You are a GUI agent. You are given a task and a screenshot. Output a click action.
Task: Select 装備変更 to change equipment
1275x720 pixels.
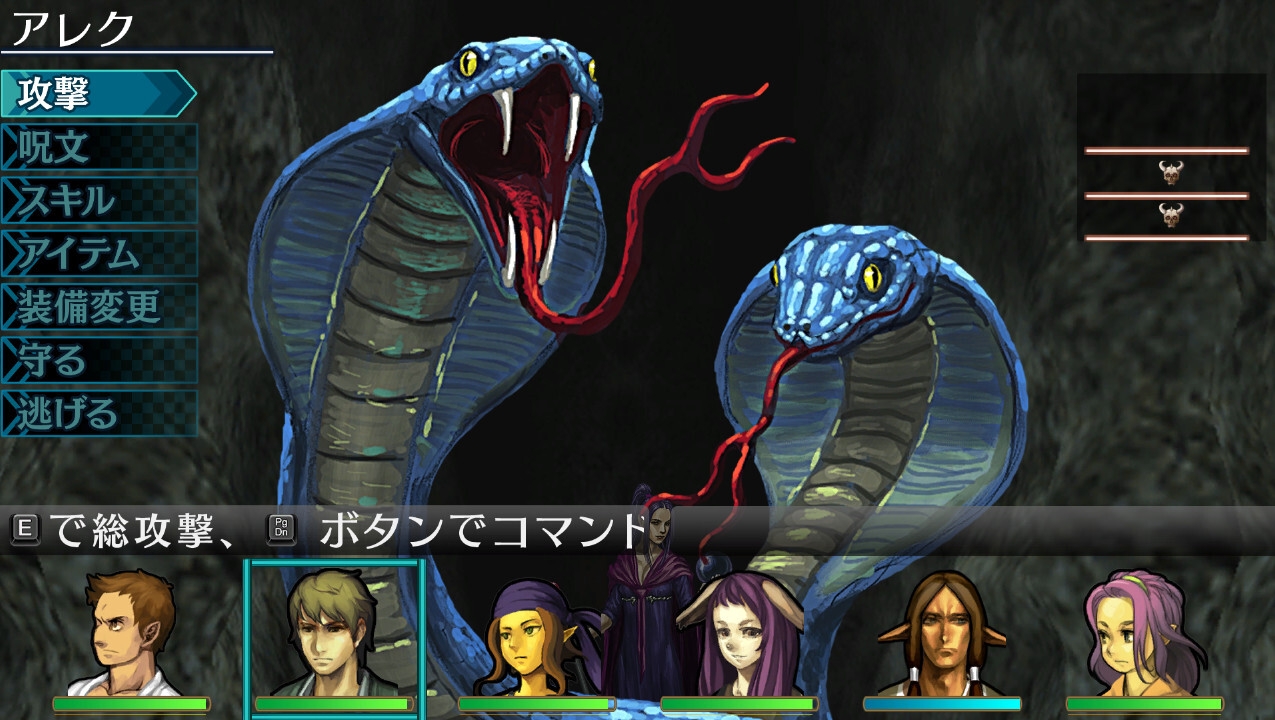(x=97, y=307)
